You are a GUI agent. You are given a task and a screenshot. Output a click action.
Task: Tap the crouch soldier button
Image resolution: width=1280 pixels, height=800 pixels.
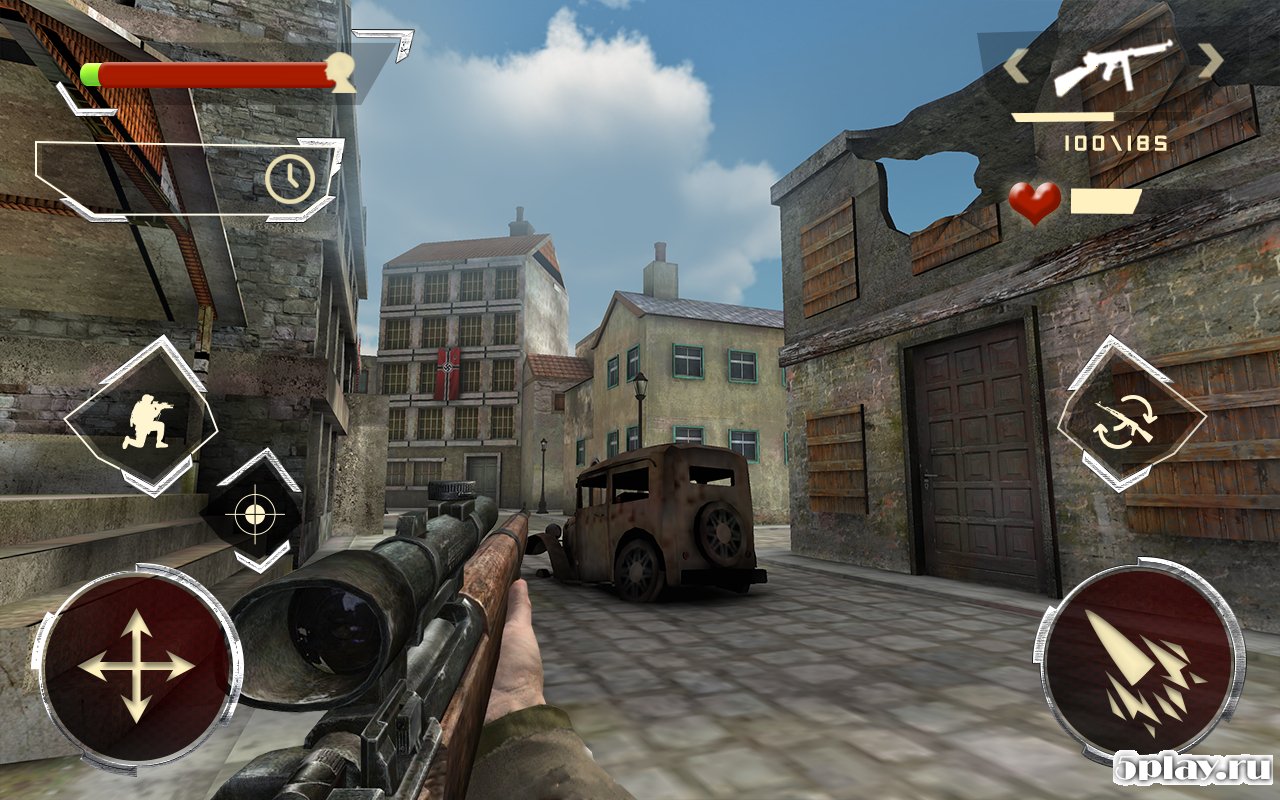coord(142,417)
